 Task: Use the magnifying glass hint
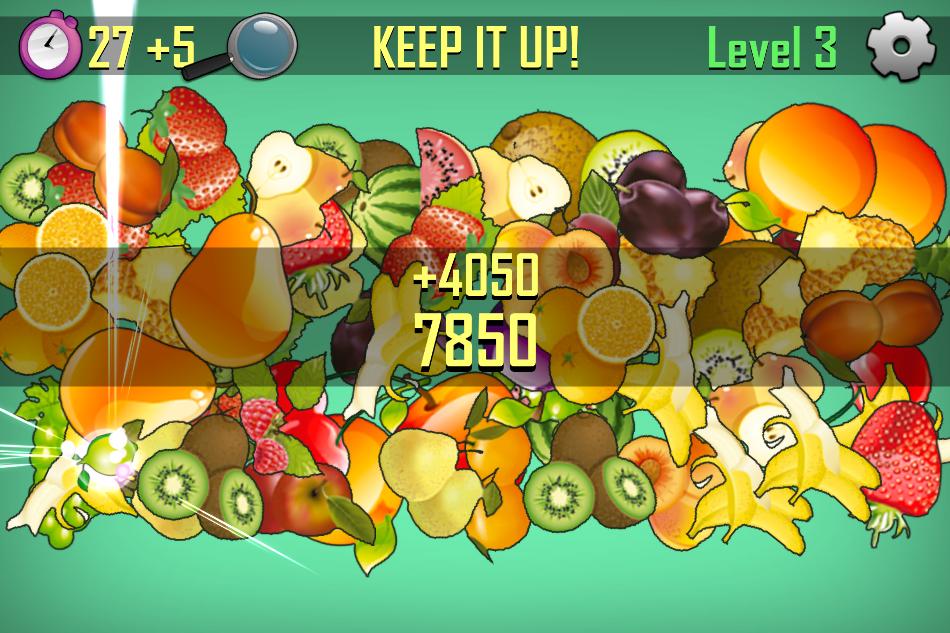(260, 45)
